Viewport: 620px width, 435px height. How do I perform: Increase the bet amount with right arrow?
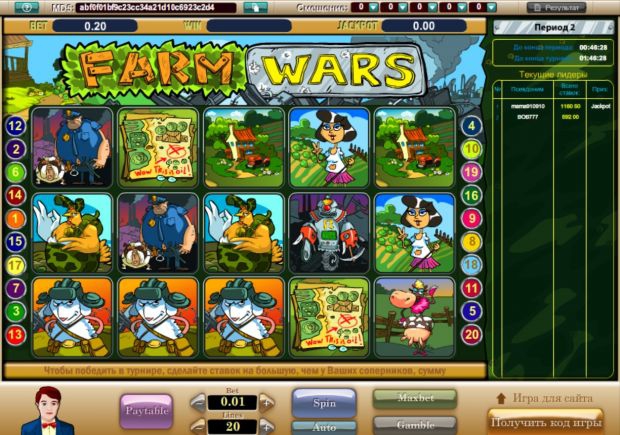[x=266, y=402]
